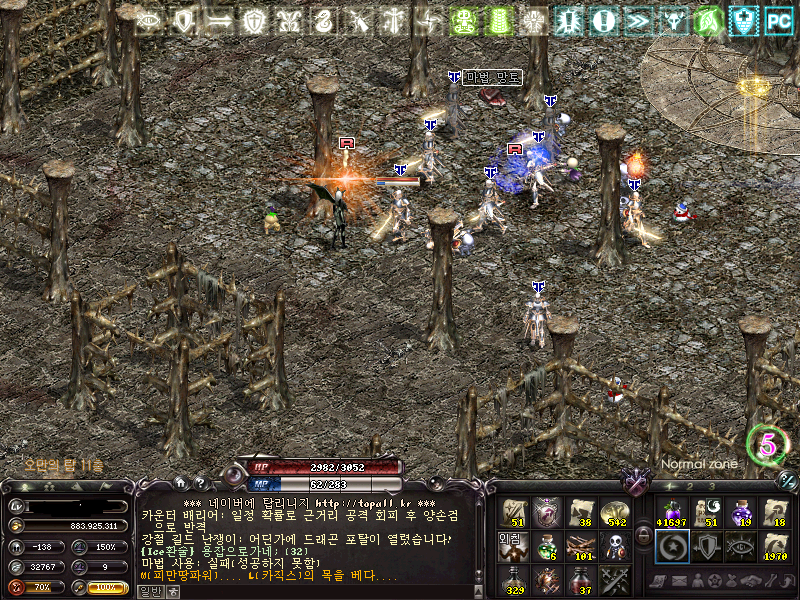Use the scroll item showing 1970

775,546
